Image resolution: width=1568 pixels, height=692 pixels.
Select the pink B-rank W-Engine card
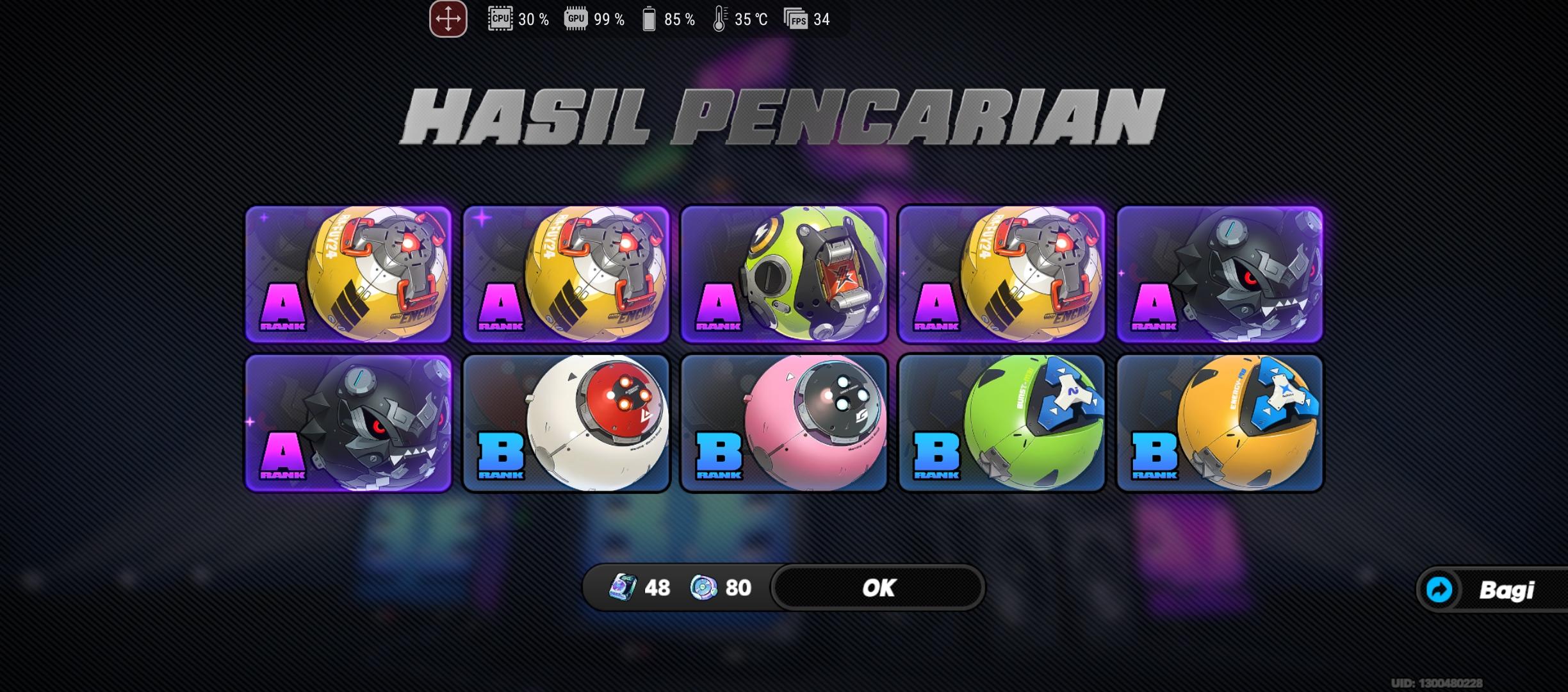783,424
